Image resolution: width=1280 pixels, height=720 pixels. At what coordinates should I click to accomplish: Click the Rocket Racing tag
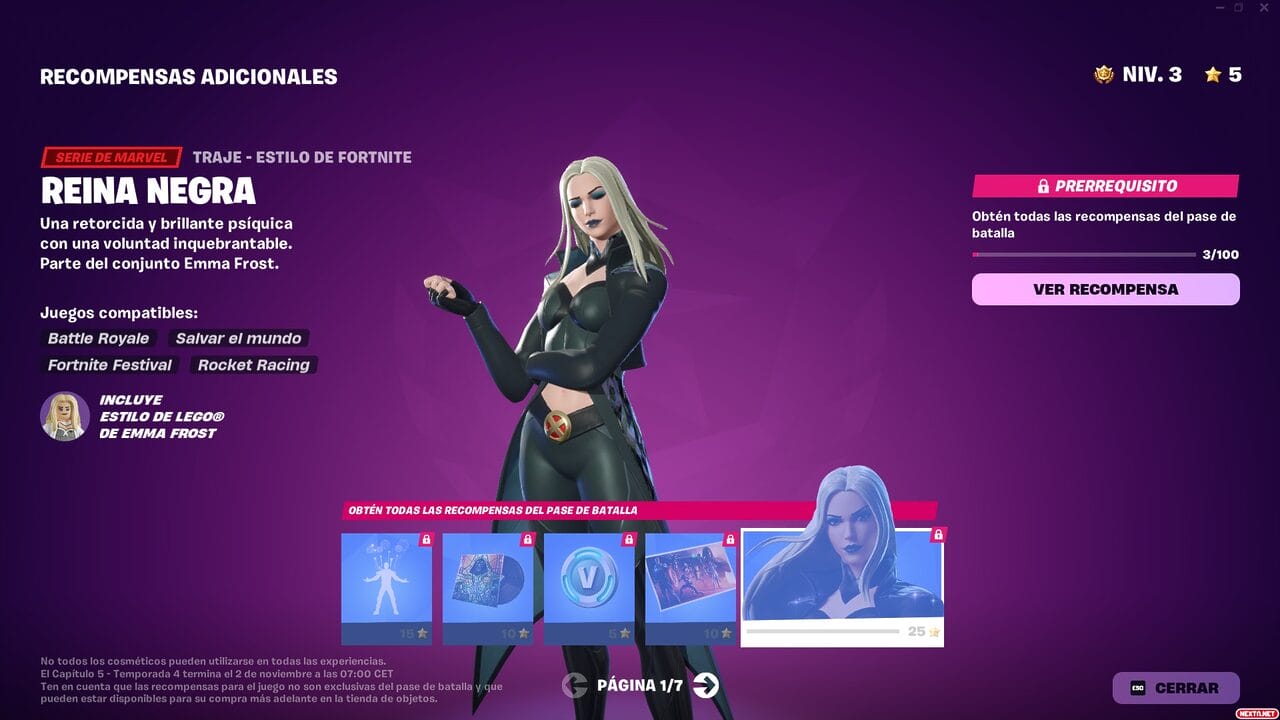pyautogui.click(x=253, y=365)
